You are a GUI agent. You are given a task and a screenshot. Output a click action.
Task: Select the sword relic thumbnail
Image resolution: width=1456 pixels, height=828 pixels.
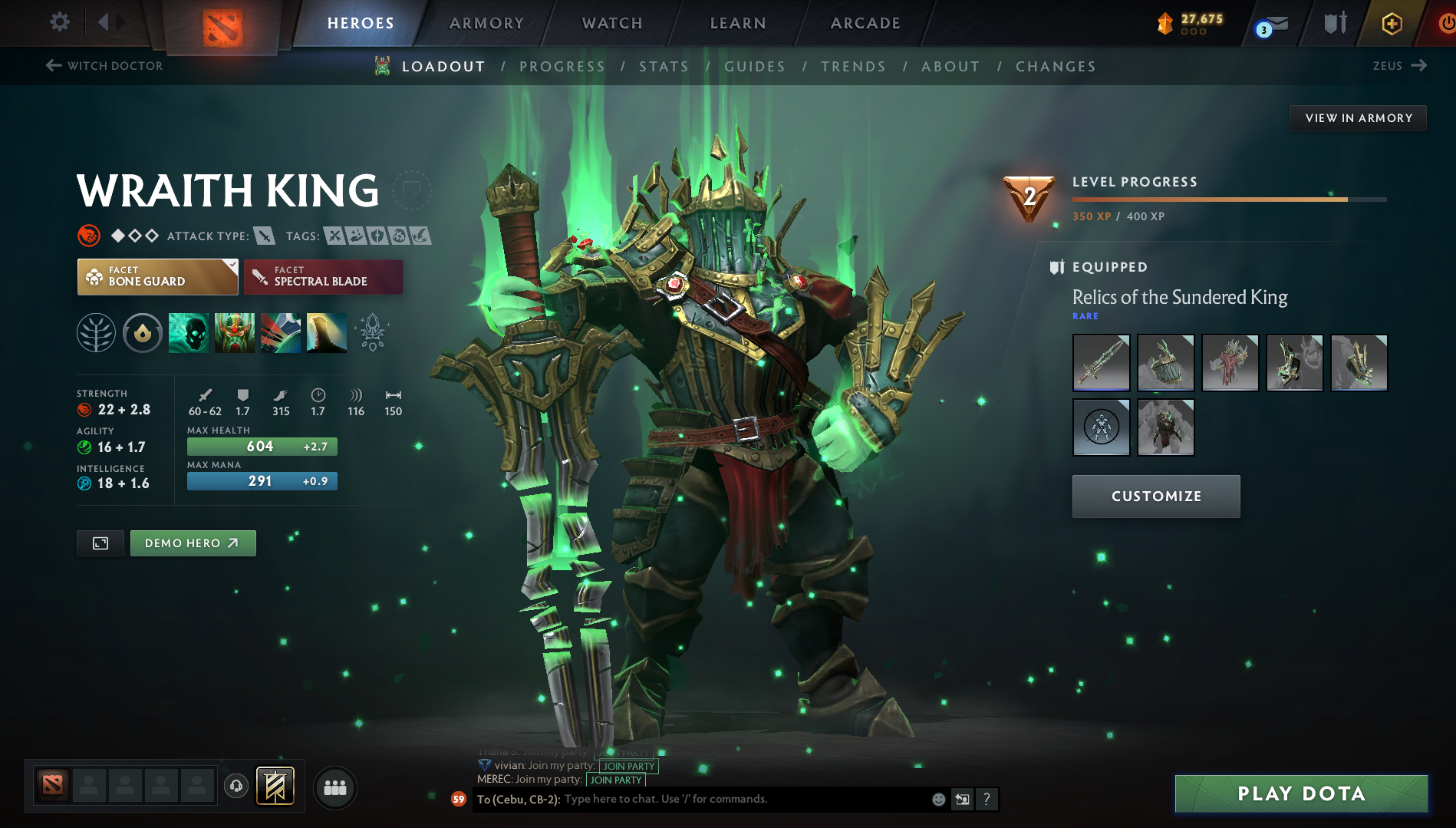coord(1100,363)
